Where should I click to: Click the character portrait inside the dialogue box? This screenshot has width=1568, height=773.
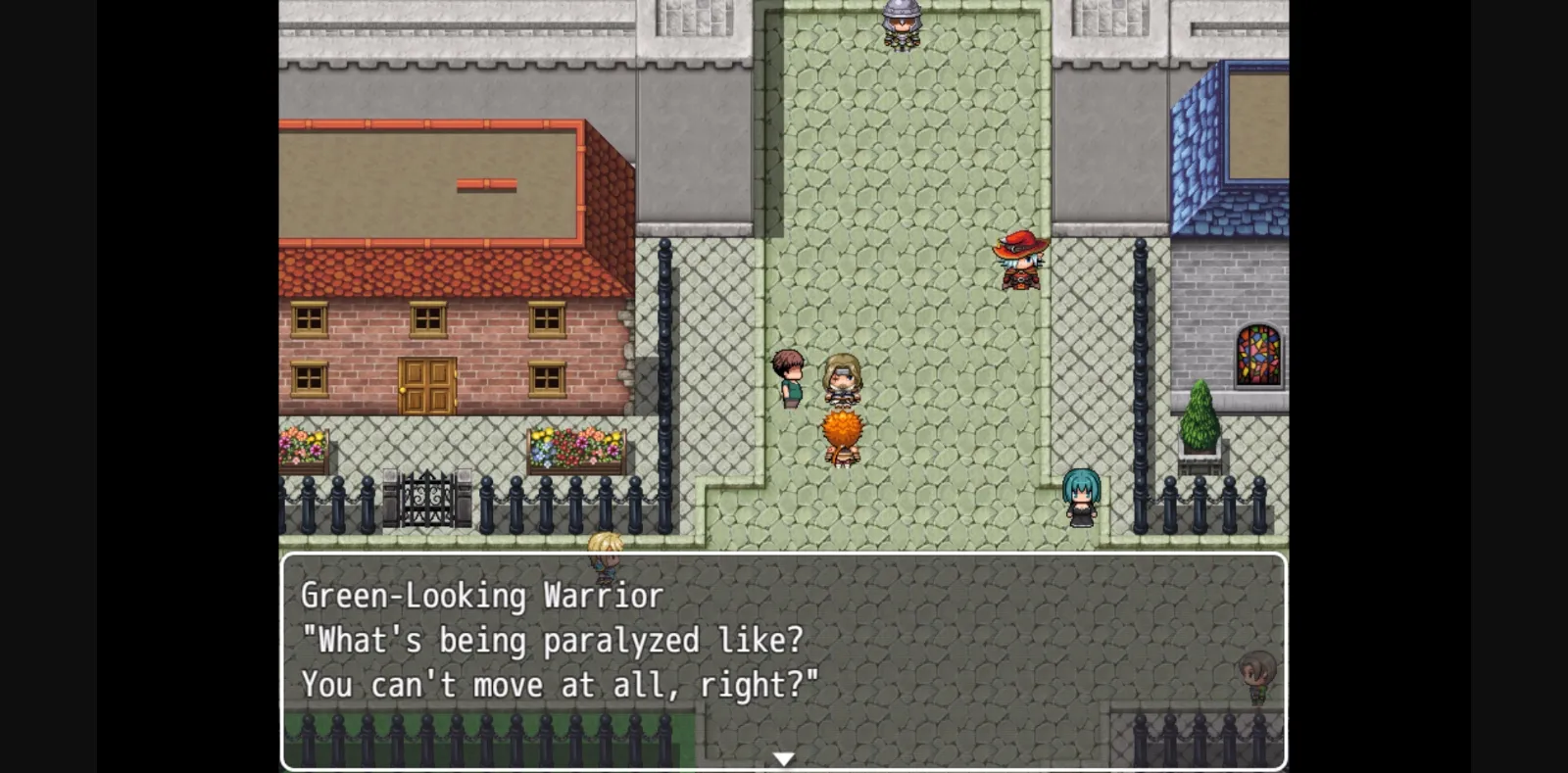coord(1255,666)
